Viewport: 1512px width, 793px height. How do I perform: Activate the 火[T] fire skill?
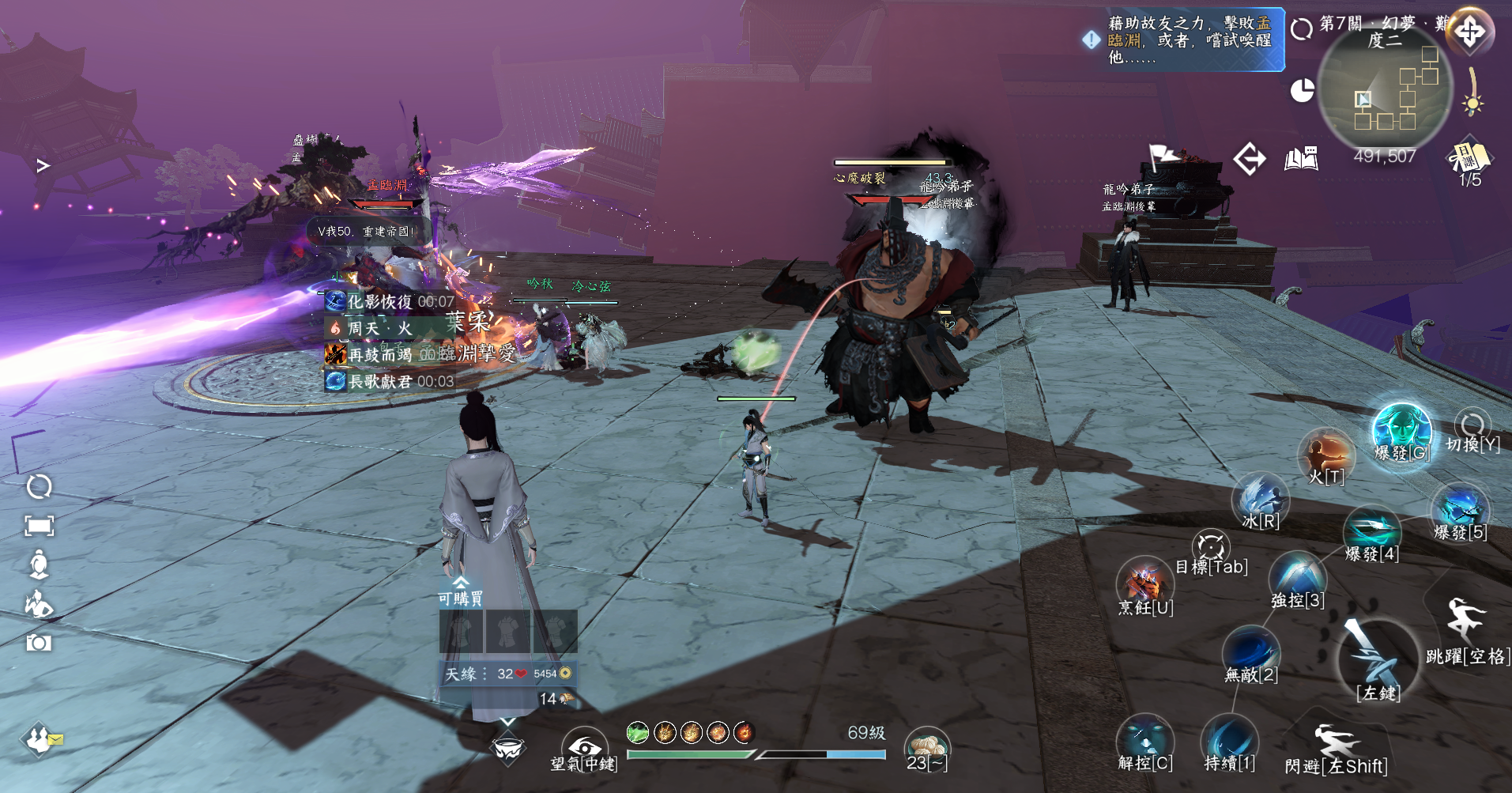(x=1326, y=455)
